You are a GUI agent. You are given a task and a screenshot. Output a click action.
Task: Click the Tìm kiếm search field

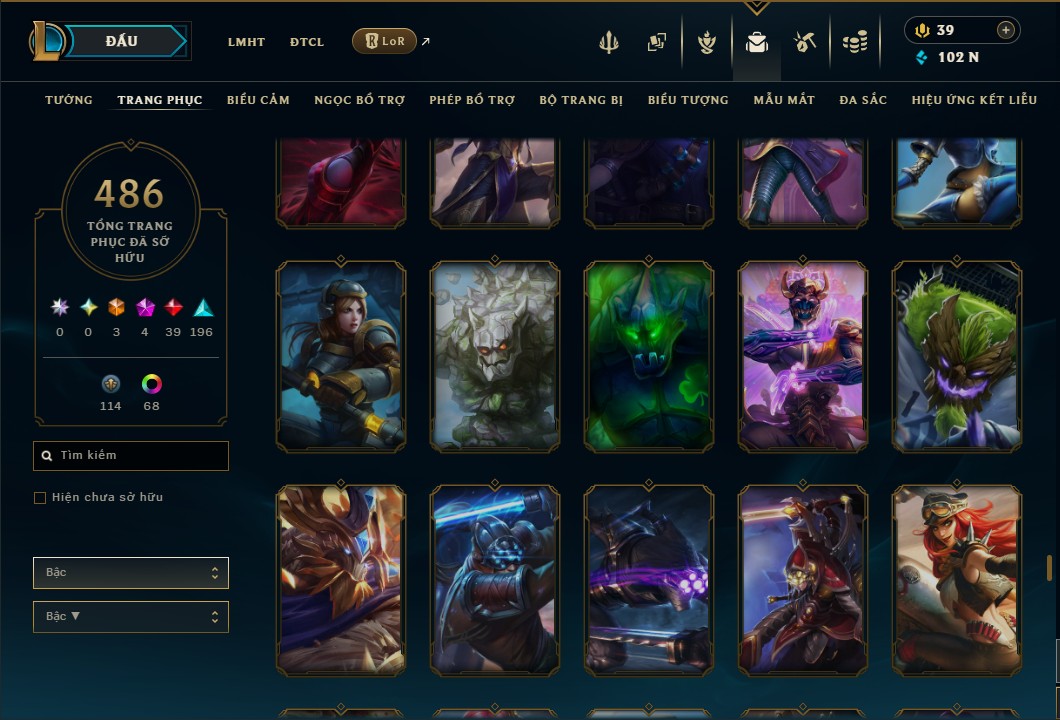point(131,456)
